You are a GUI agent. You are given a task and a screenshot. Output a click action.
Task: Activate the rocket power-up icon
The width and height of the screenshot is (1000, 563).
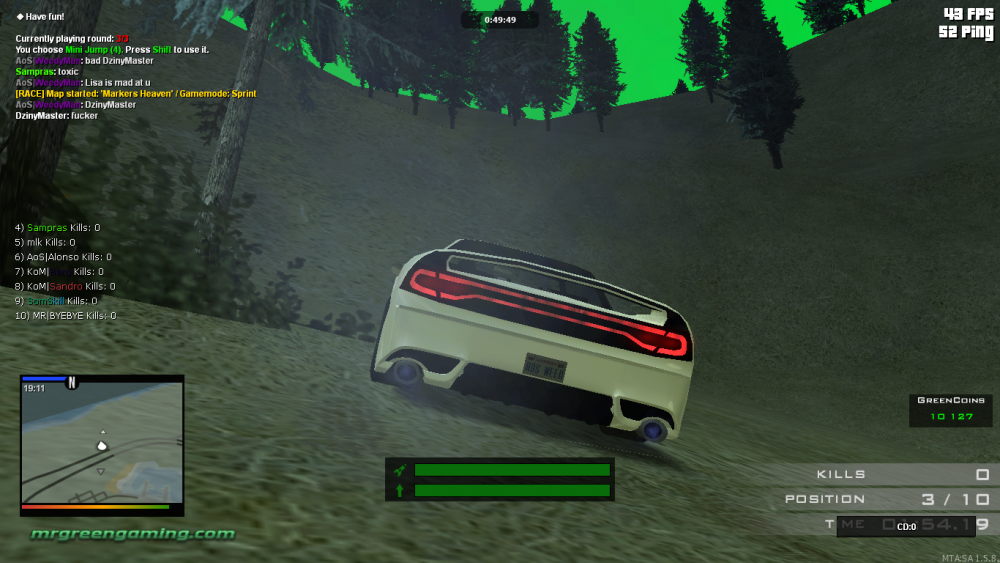tap(400, 470)
